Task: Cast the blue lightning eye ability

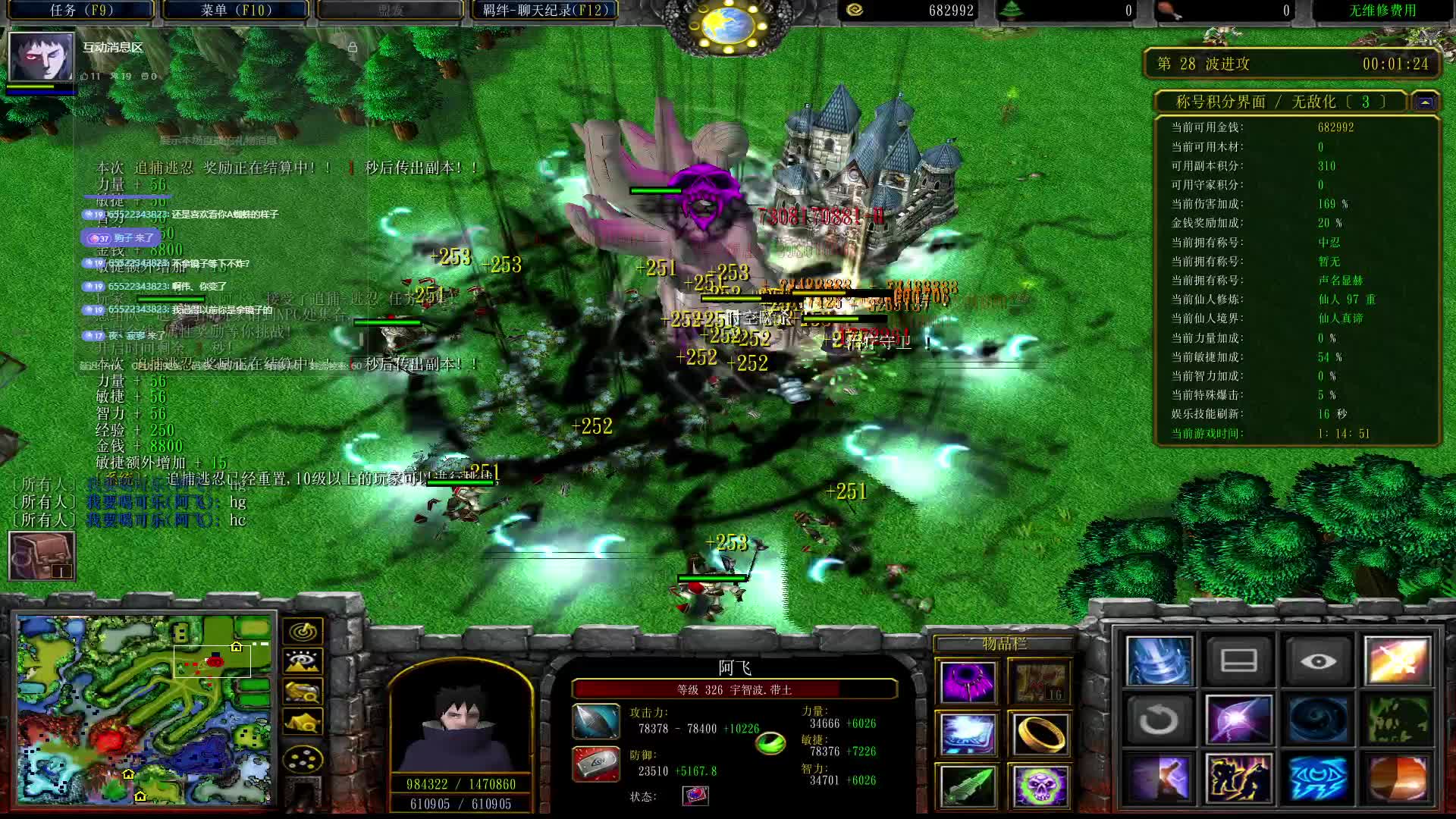Action: click(1318, 779)
